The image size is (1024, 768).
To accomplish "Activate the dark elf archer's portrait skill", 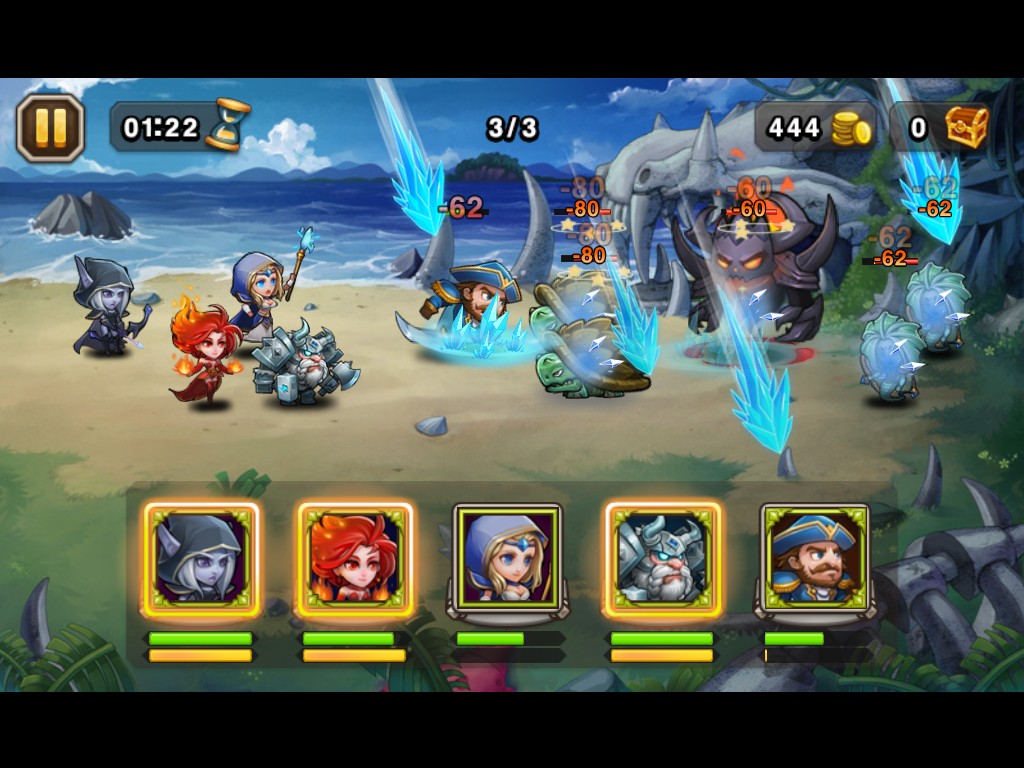I will coord(201,558).
